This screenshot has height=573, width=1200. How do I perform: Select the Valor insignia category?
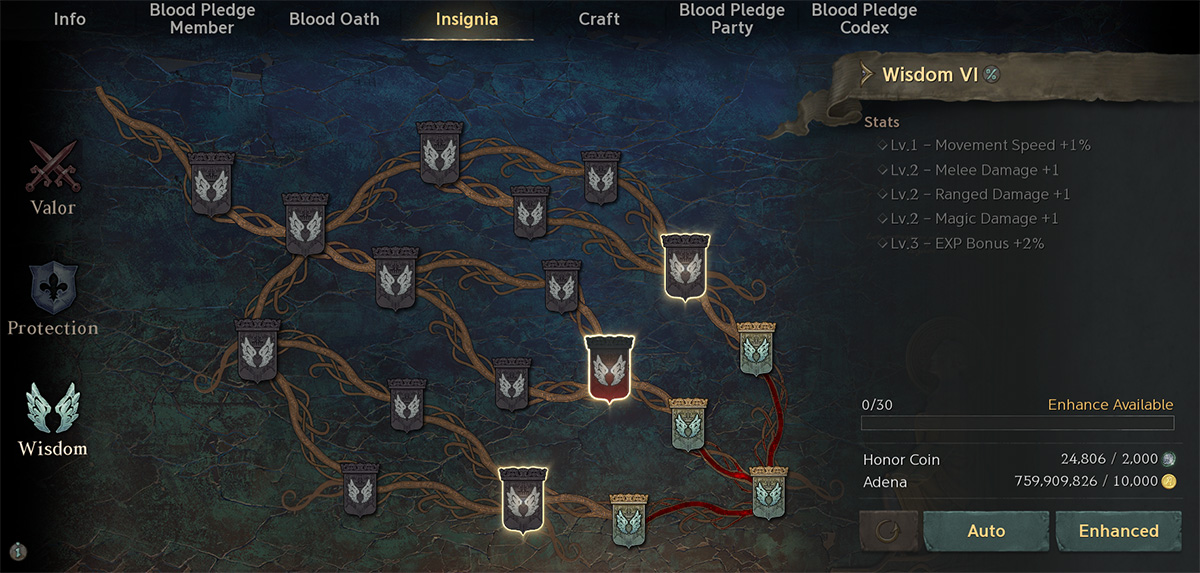point(52,178)
